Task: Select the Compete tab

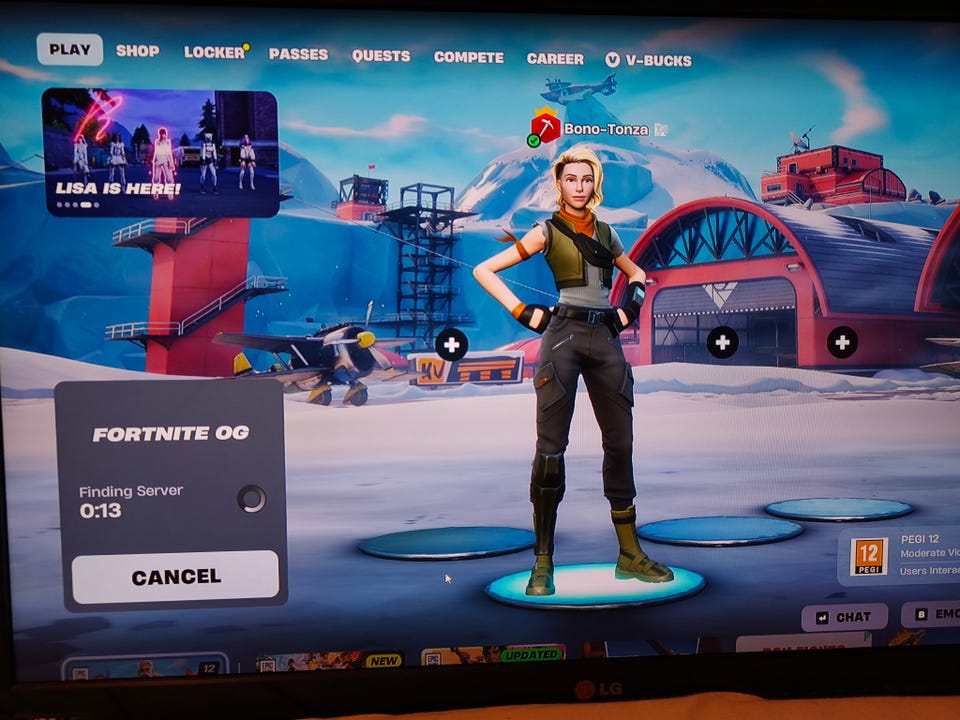Action: 469,57
